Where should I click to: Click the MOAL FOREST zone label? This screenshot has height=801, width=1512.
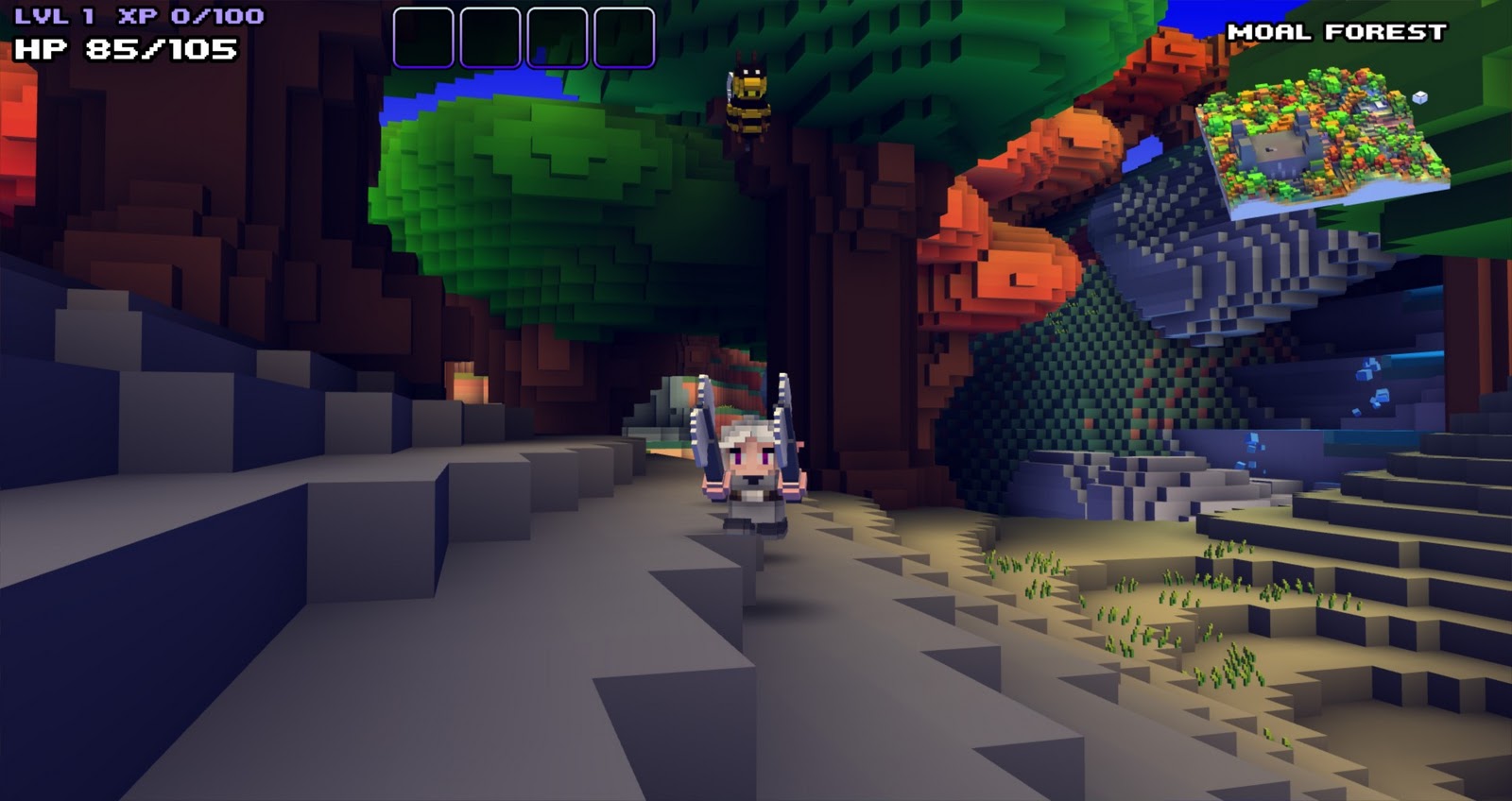click(1338, 31)
